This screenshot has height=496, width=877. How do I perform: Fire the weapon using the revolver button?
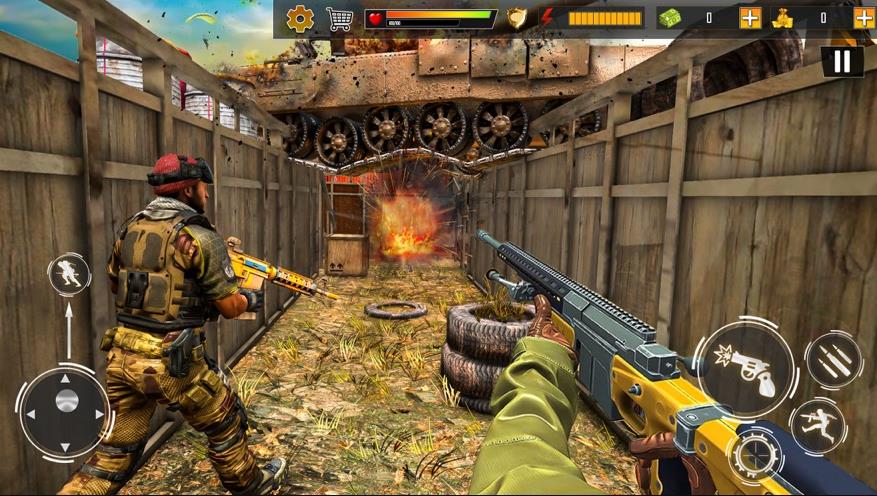pos(745,367)
